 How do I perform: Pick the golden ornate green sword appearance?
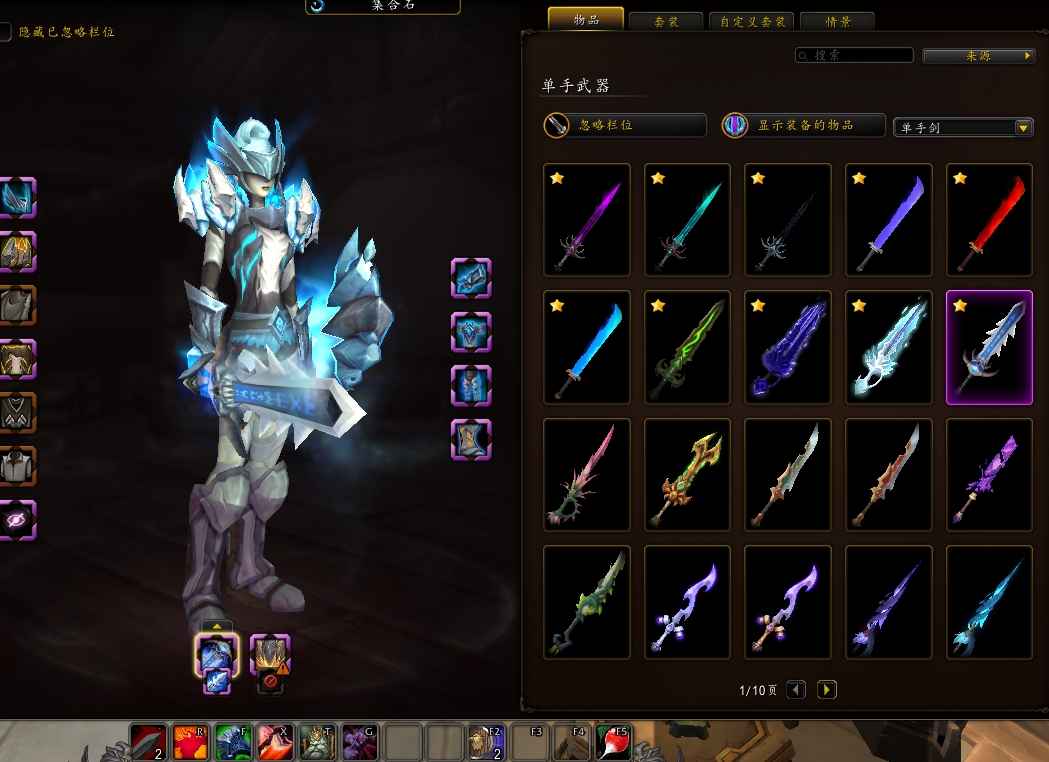688,475
